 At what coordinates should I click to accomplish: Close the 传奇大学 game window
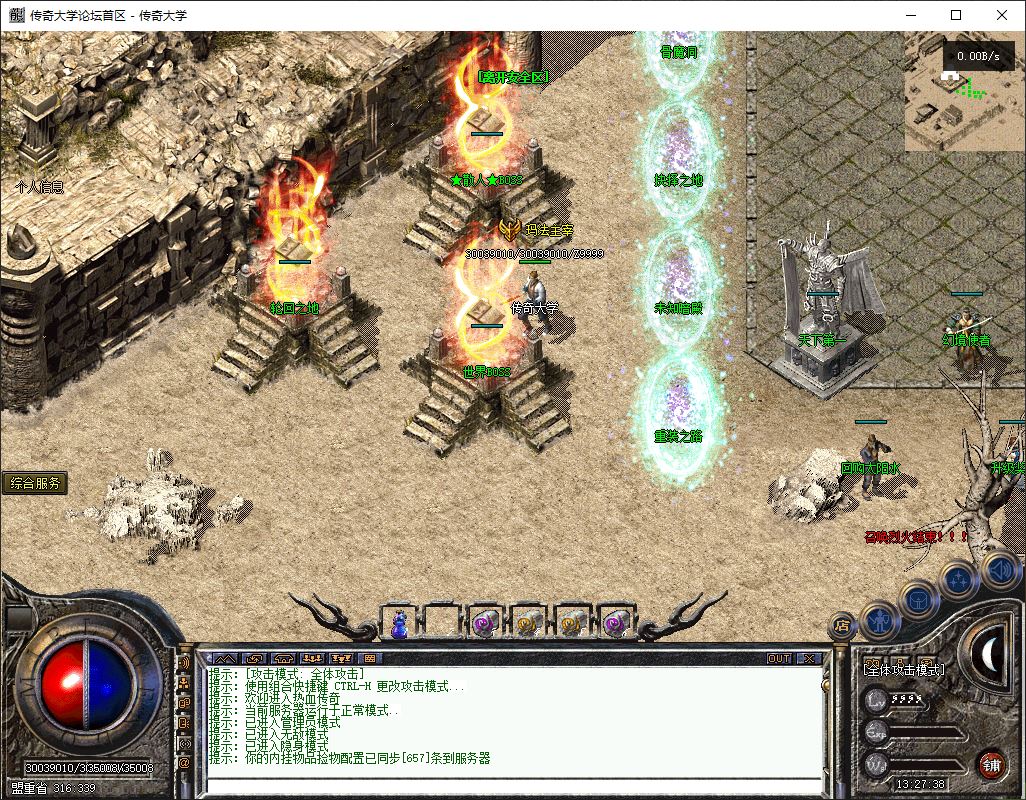coord(1002,15)
